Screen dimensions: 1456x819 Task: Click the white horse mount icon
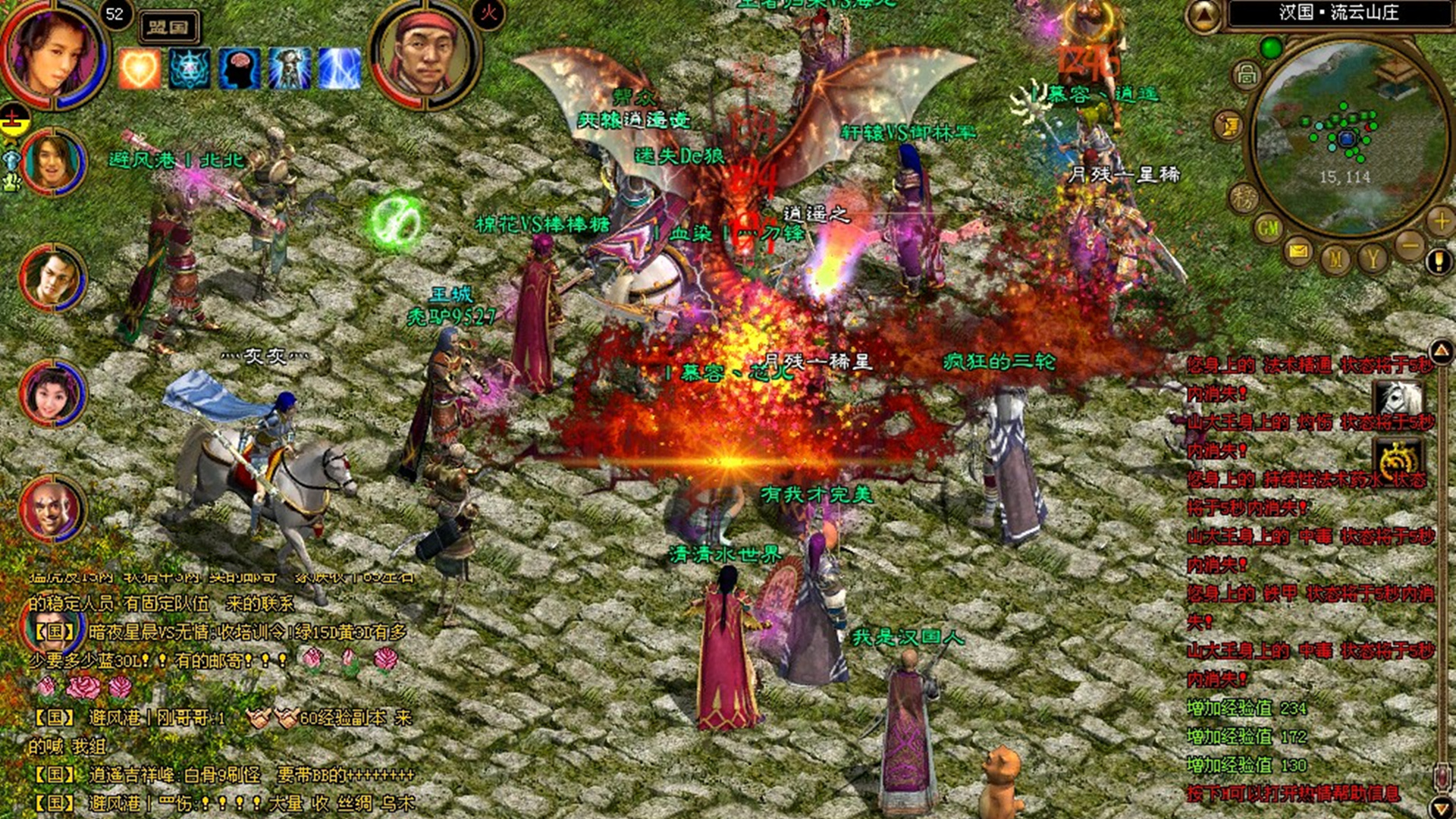pos(1398,397)
